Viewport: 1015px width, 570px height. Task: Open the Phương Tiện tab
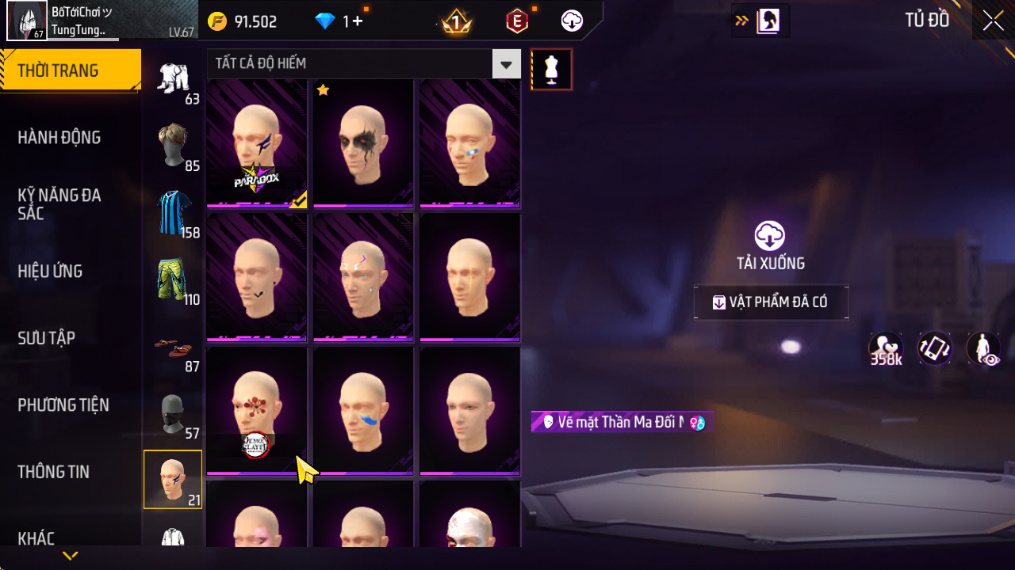64,405
